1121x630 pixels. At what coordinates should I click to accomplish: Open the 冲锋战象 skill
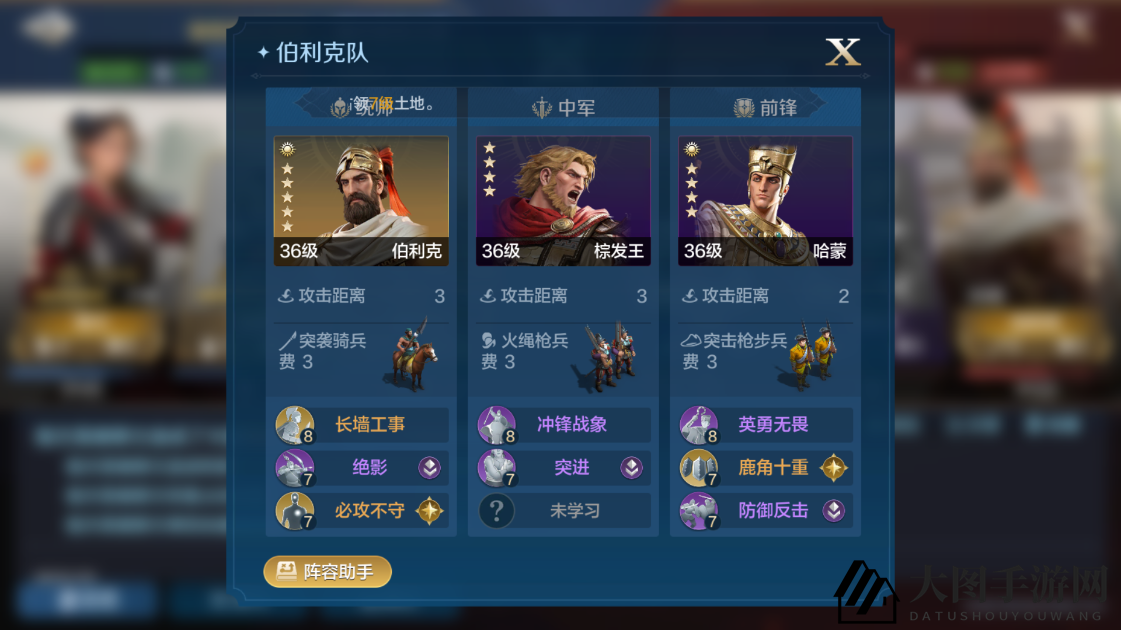pyautogui.click(x=564, y=425)
